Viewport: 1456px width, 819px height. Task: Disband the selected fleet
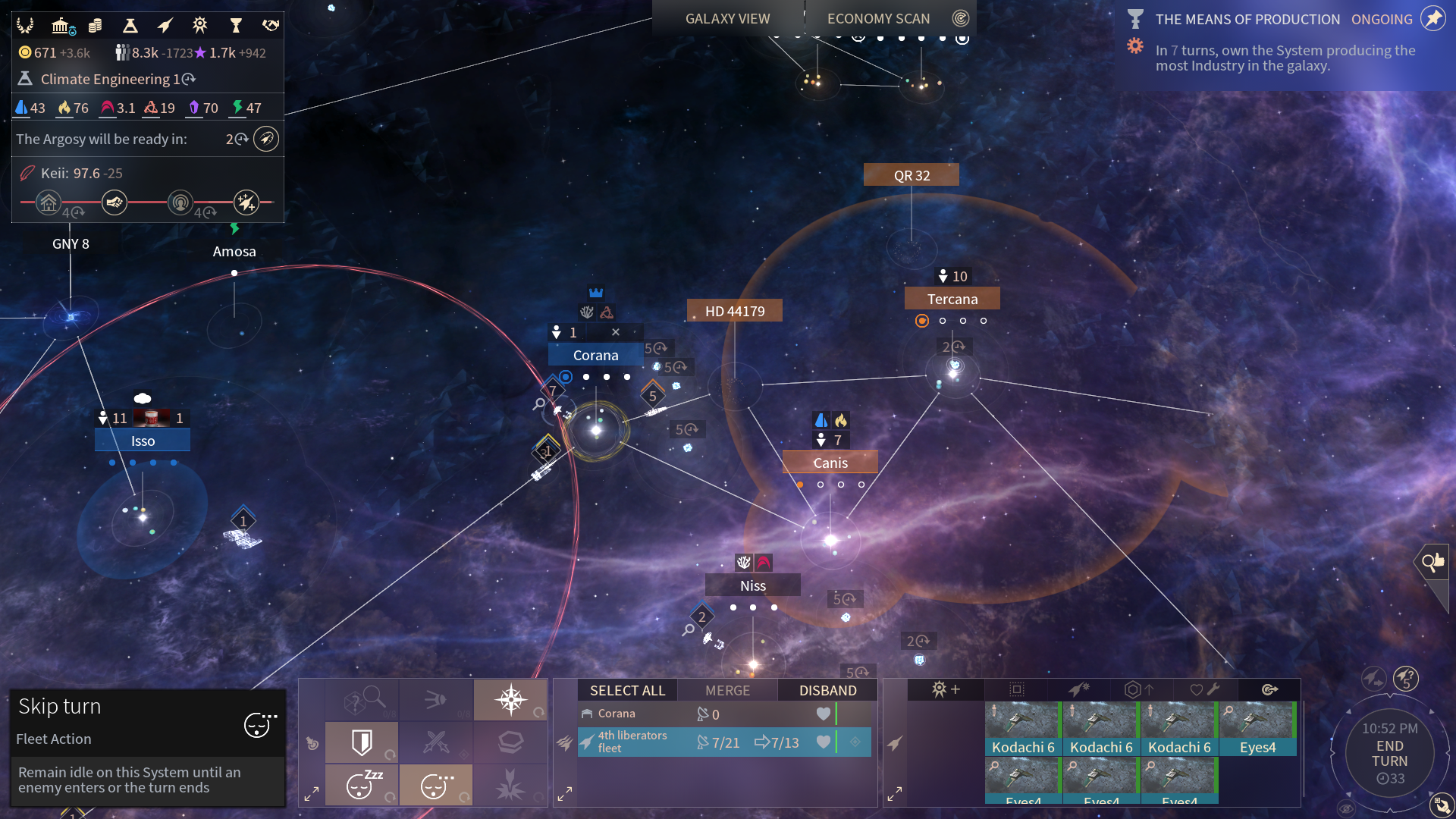click(x=827, y=691)
